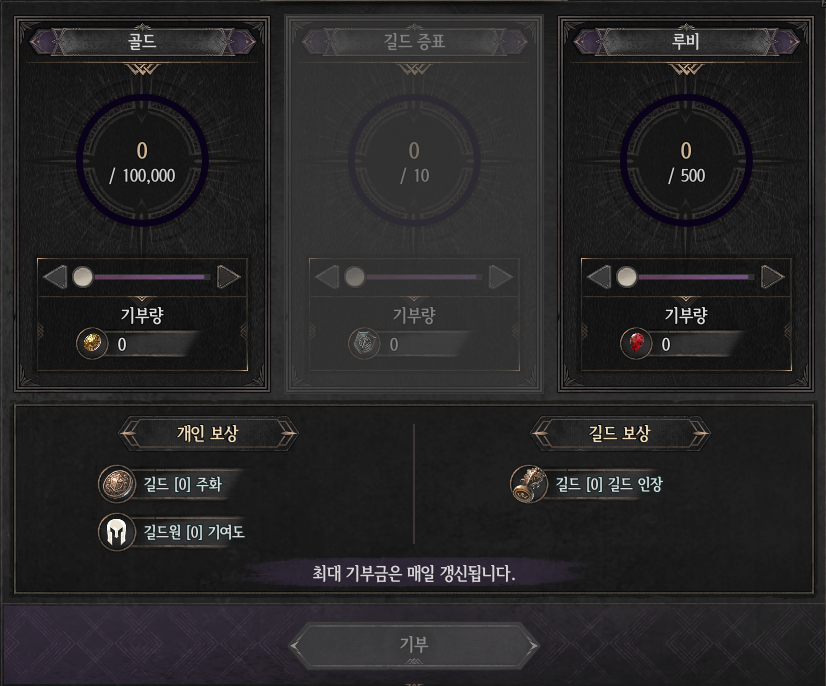Screen dimensions: 826x686
Task: Select the gold 기부량 amount field
Action: pyautogui.click(x=150, y=344)
